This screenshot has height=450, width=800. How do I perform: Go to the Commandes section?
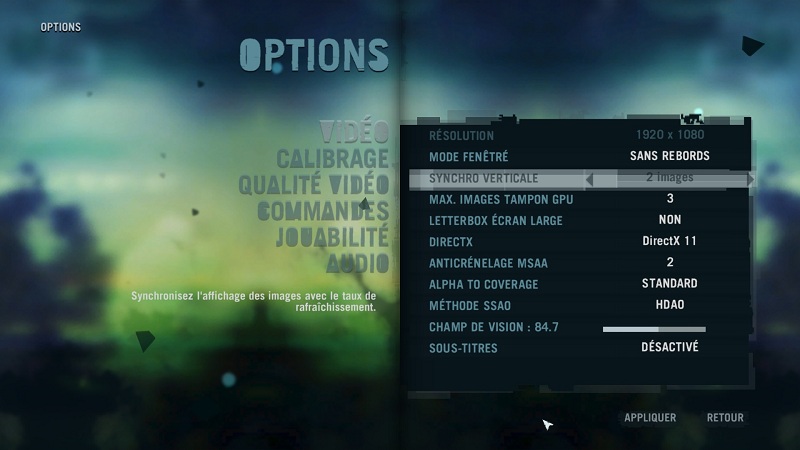pyautogui.click(x=322, y=212)
